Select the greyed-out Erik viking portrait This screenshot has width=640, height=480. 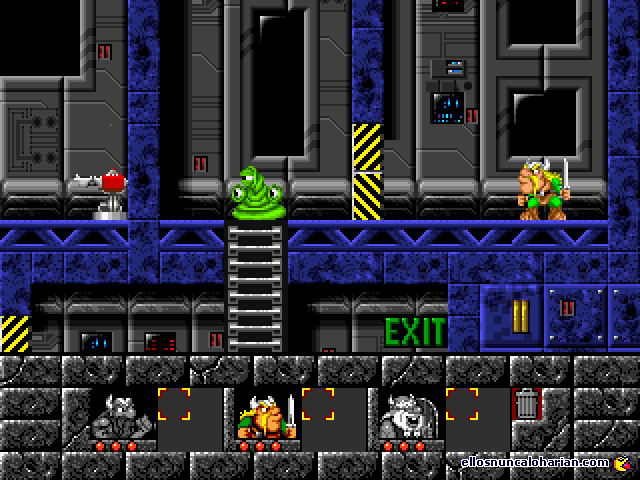122,414
